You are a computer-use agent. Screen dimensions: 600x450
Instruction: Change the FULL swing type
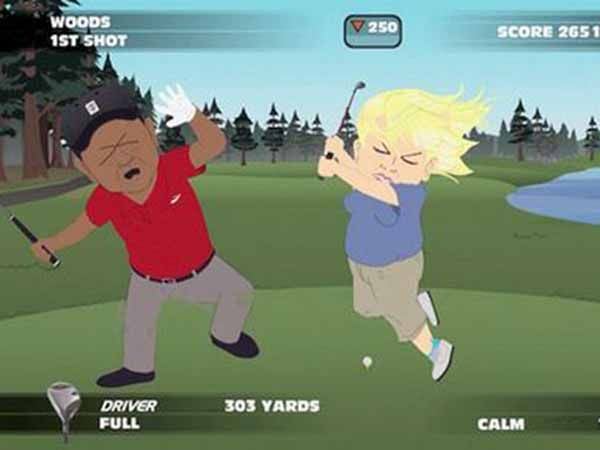pos(118,424)
